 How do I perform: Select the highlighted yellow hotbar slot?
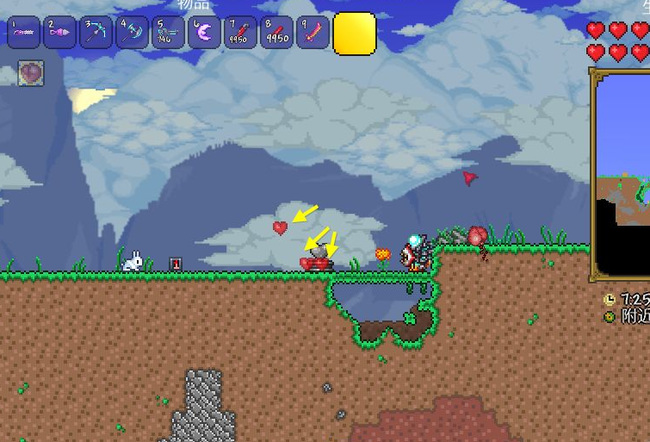(354, 33)
